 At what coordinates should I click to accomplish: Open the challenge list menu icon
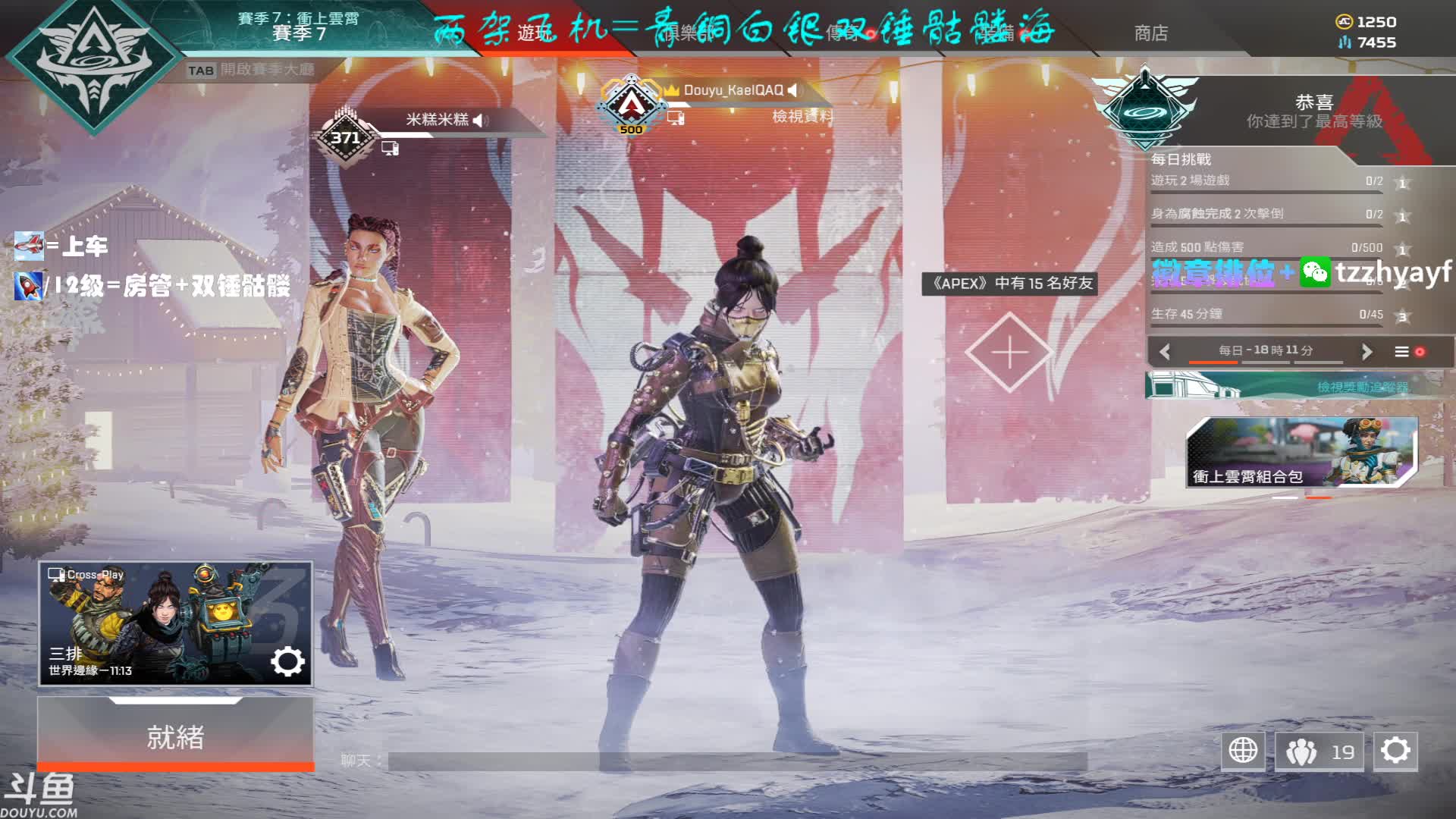(x=1401, y=352)
